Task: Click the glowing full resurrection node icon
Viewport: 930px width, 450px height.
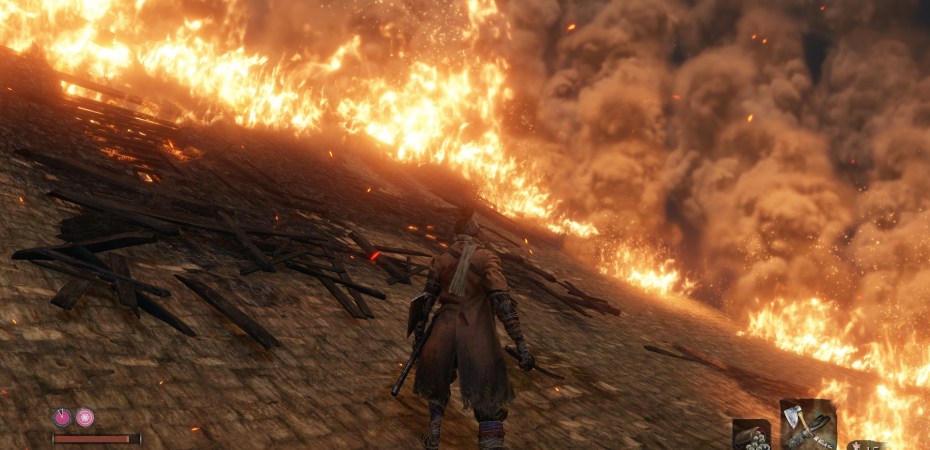Action: (x=85, y=417)
